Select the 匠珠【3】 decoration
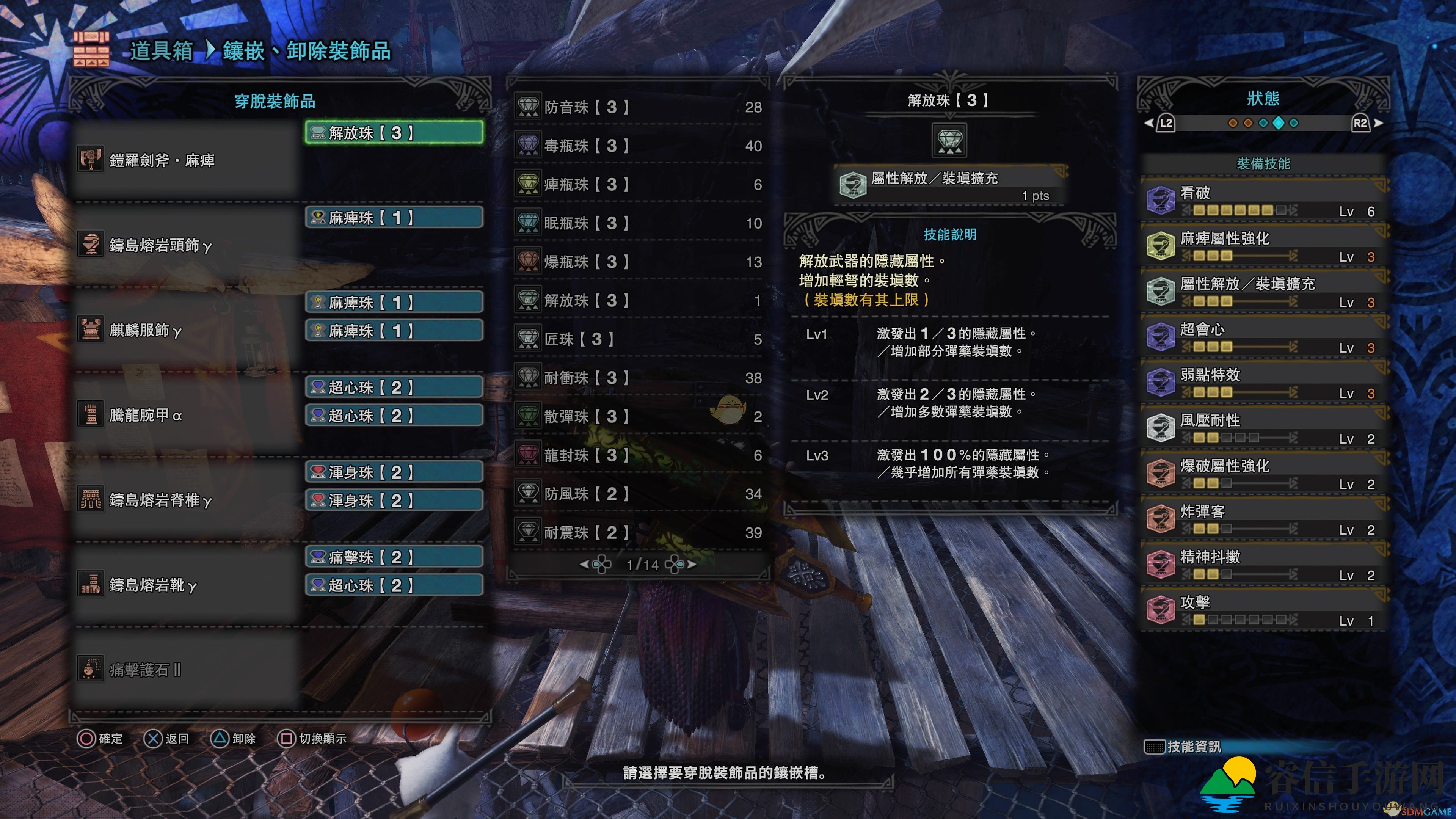This screenshot has width=1456, height=819. click(639, 339)
